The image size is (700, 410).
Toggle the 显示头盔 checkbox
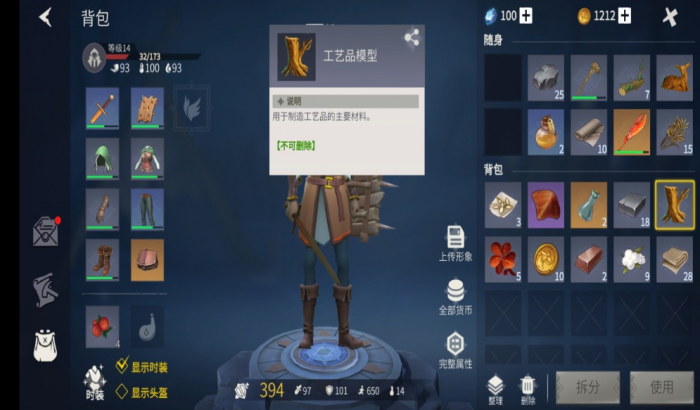pyautogui.click(x=122, y=393)
